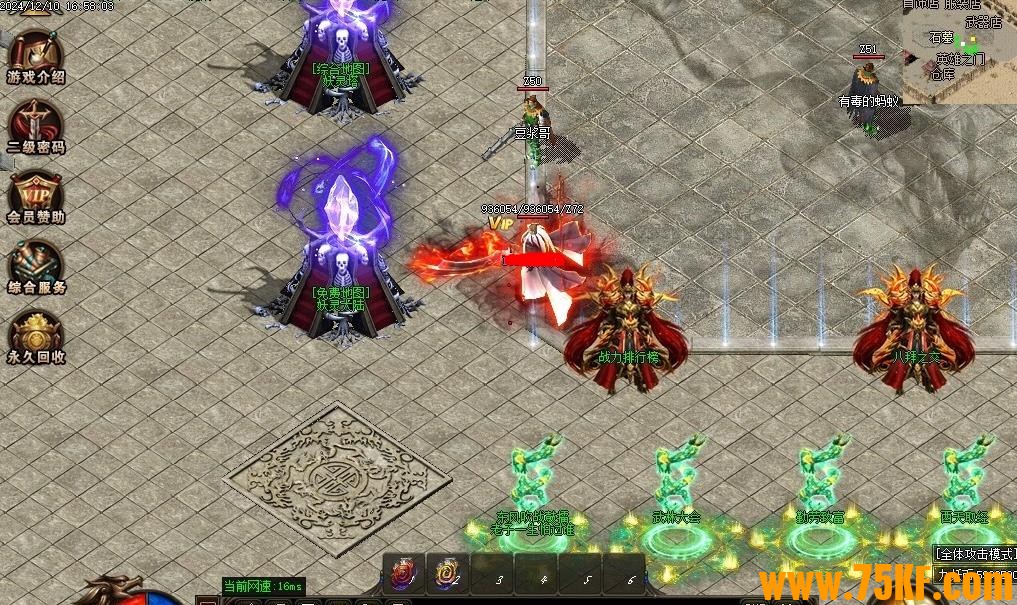The image size is (1017, 605).
Task: Toggle the 全体攻击模式 attack mode label
Action: (975, 553)
